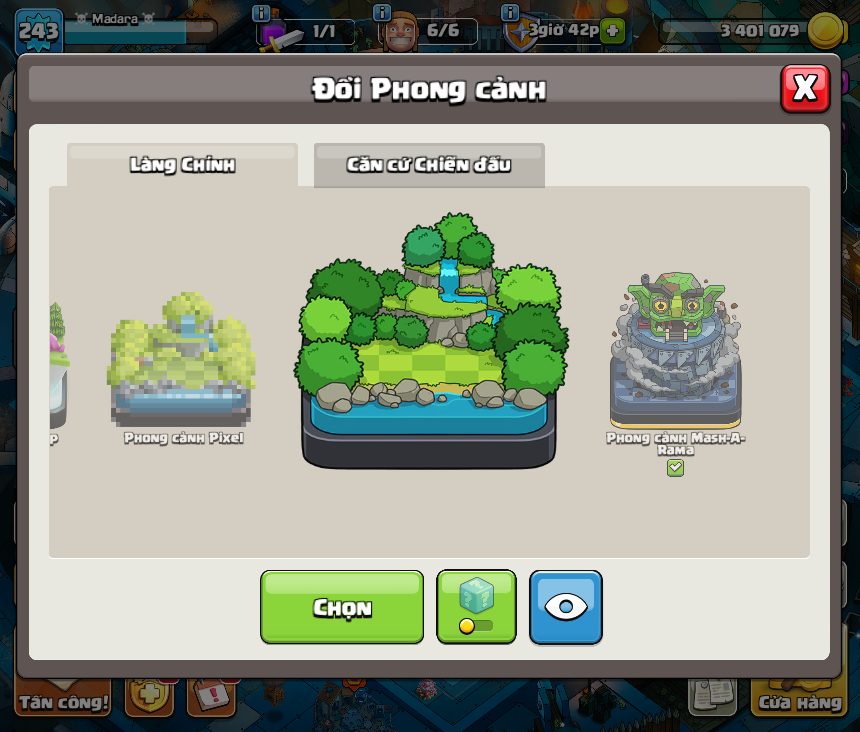
Task: Preview scenery with the blue eye button
Action: 566,606
